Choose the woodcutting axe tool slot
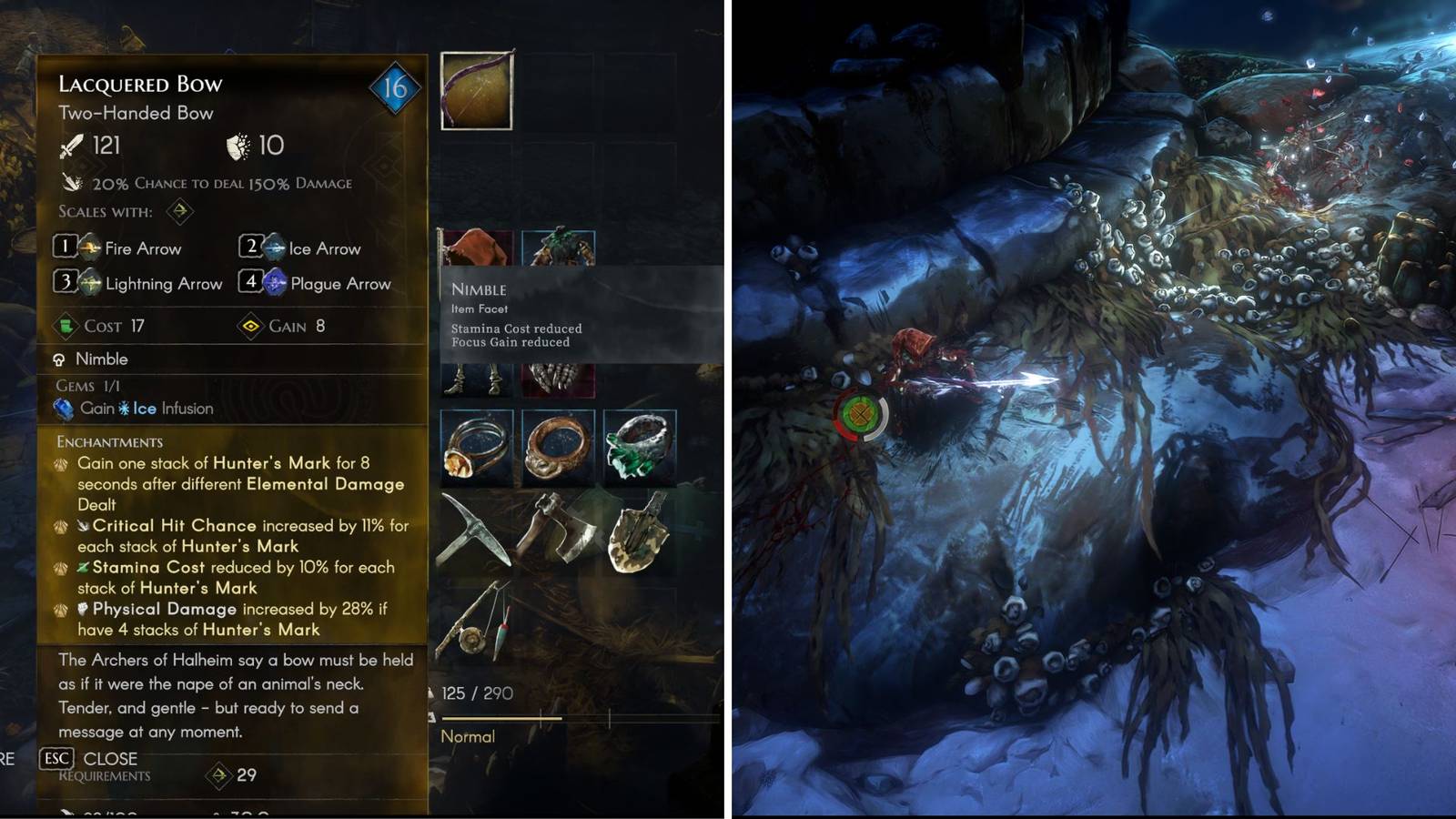The image size is (1456, 819). [x=559, y=530]
